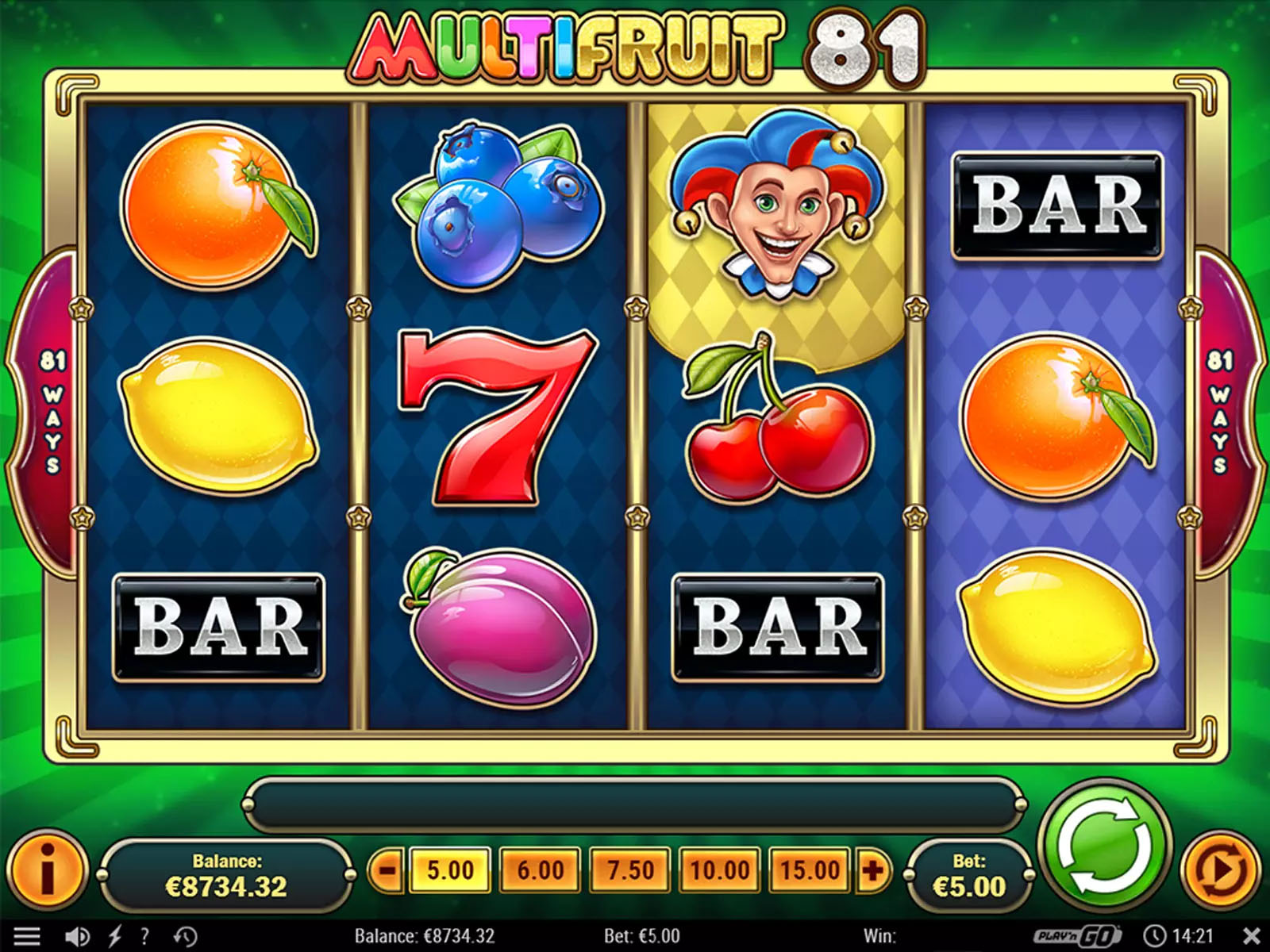This screenshot has width=1270, height=952.
Task: Open the paytable info button
Action: point(47,870)
